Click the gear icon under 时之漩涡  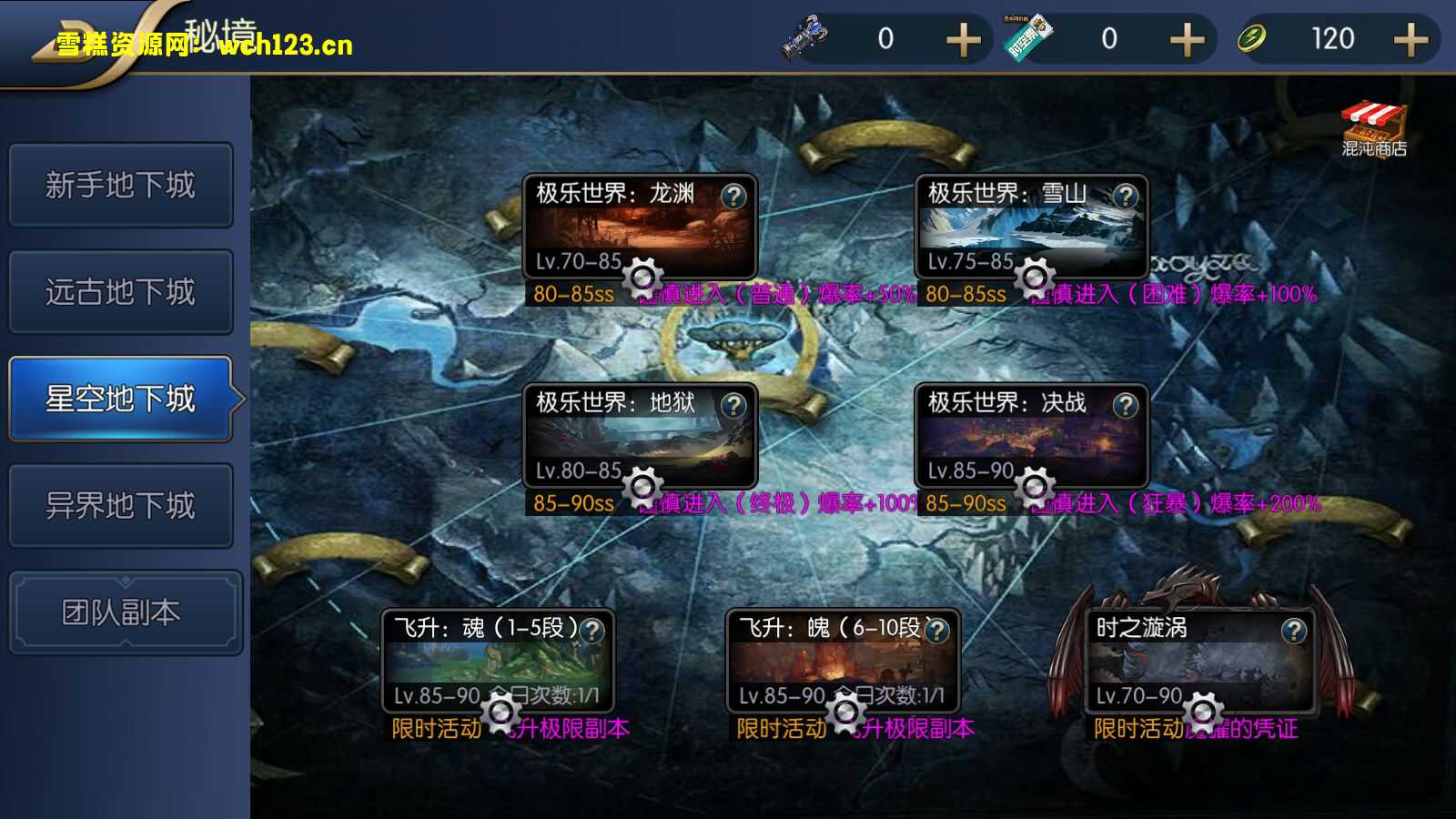pos(1203,713)
